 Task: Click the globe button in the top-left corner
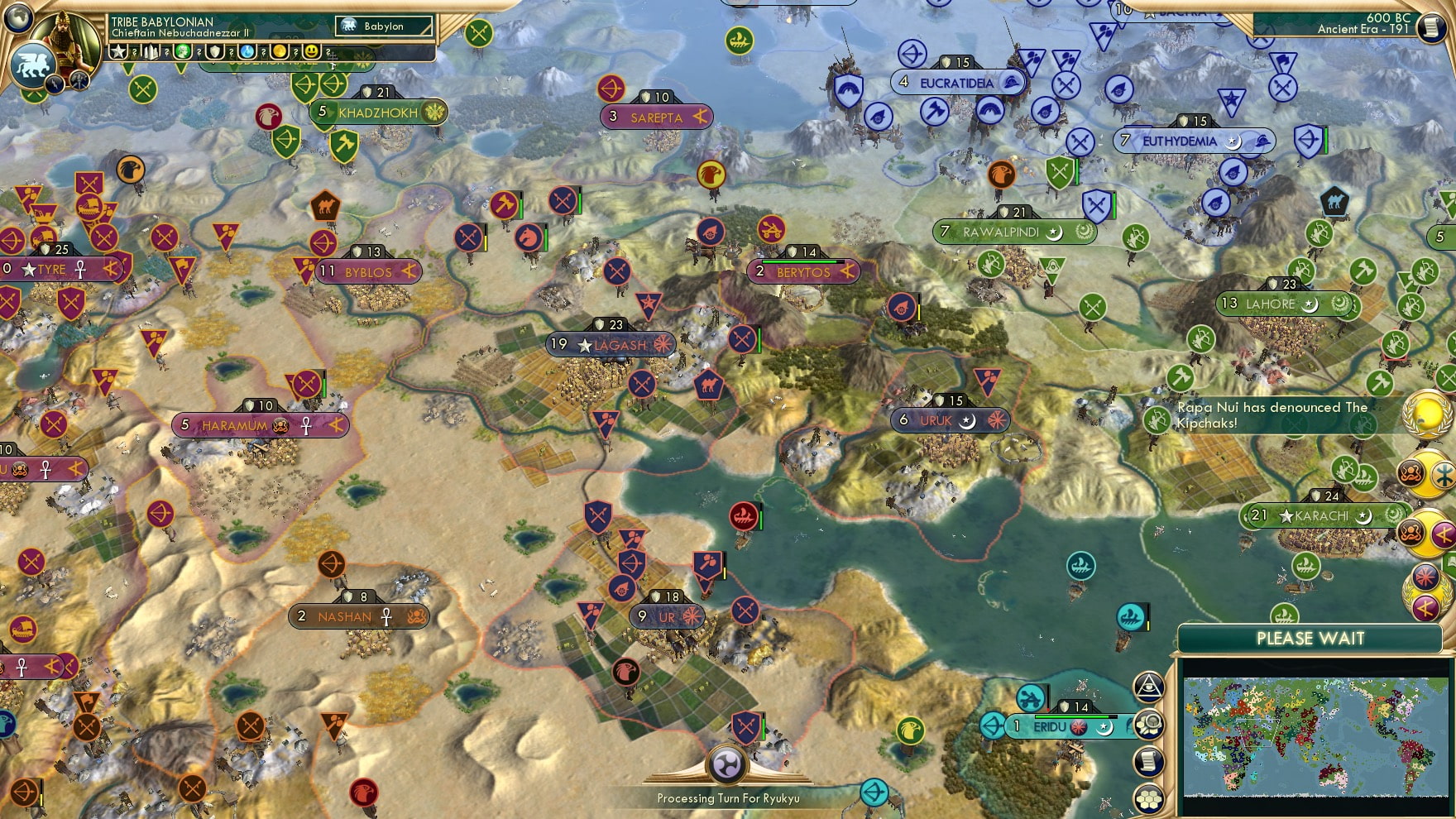point(17,16)
